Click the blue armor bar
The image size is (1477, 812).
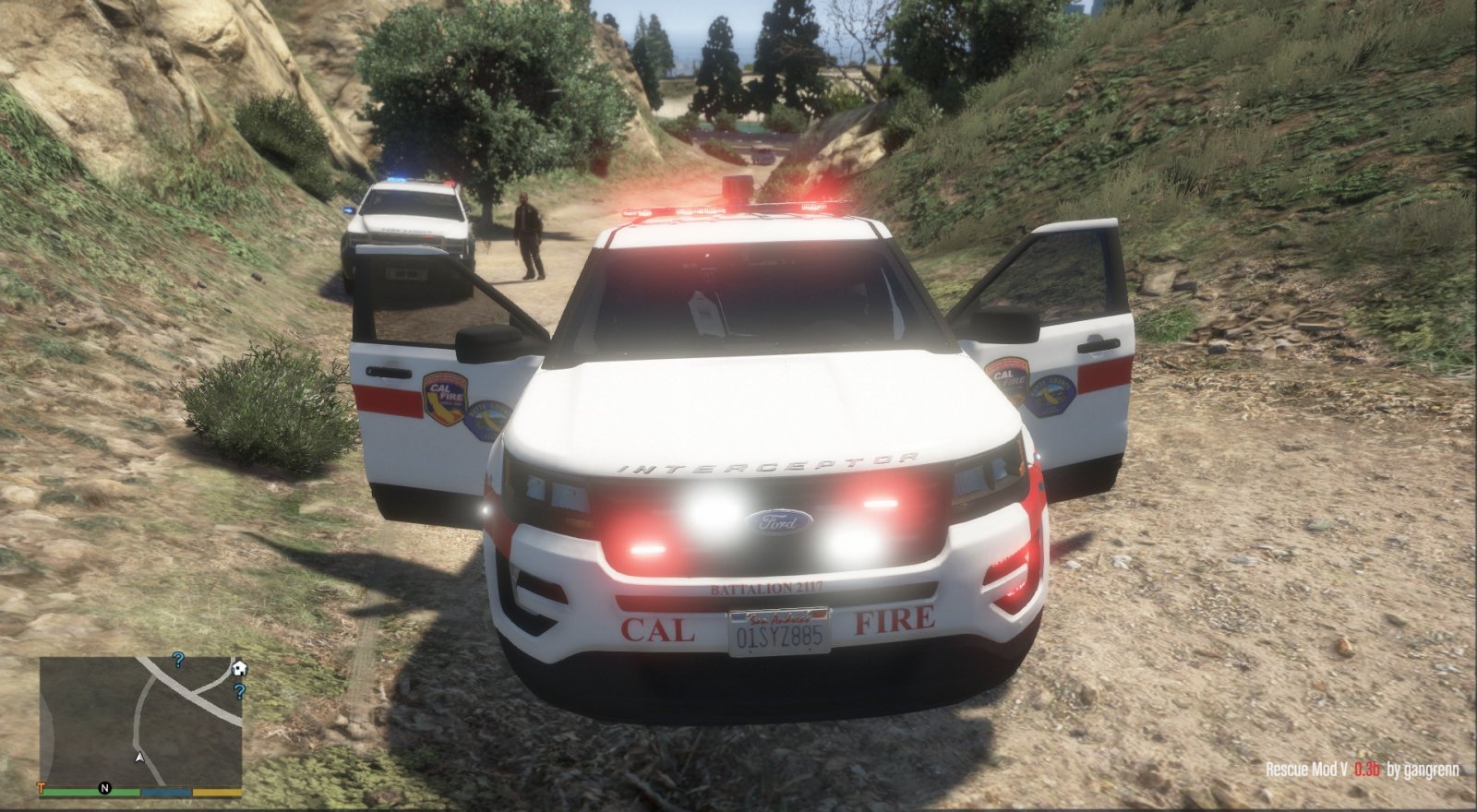tap(166, 791)
